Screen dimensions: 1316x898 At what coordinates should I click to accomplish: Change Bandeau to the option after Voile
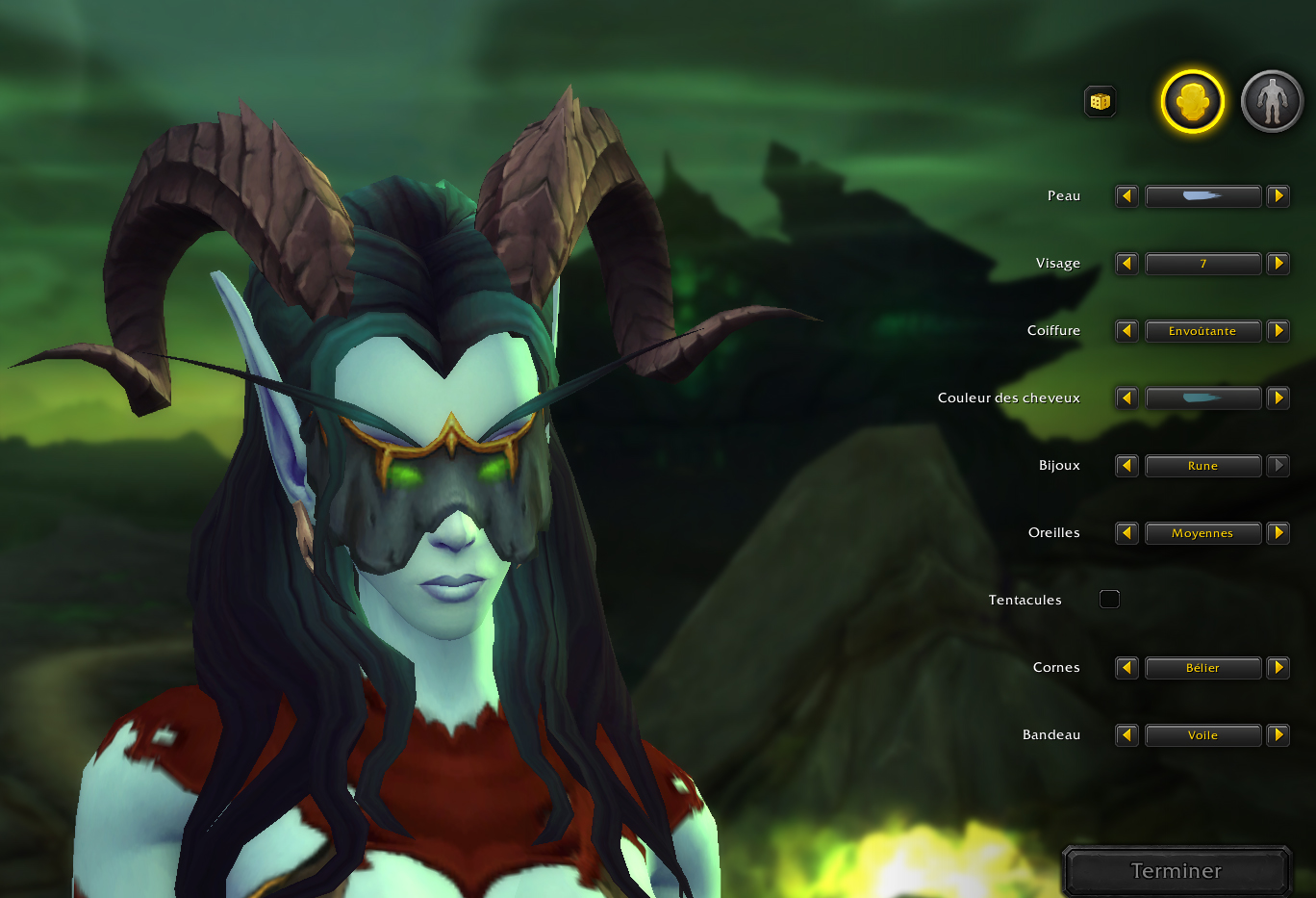pyautogui.click(x=1278, y=734)
